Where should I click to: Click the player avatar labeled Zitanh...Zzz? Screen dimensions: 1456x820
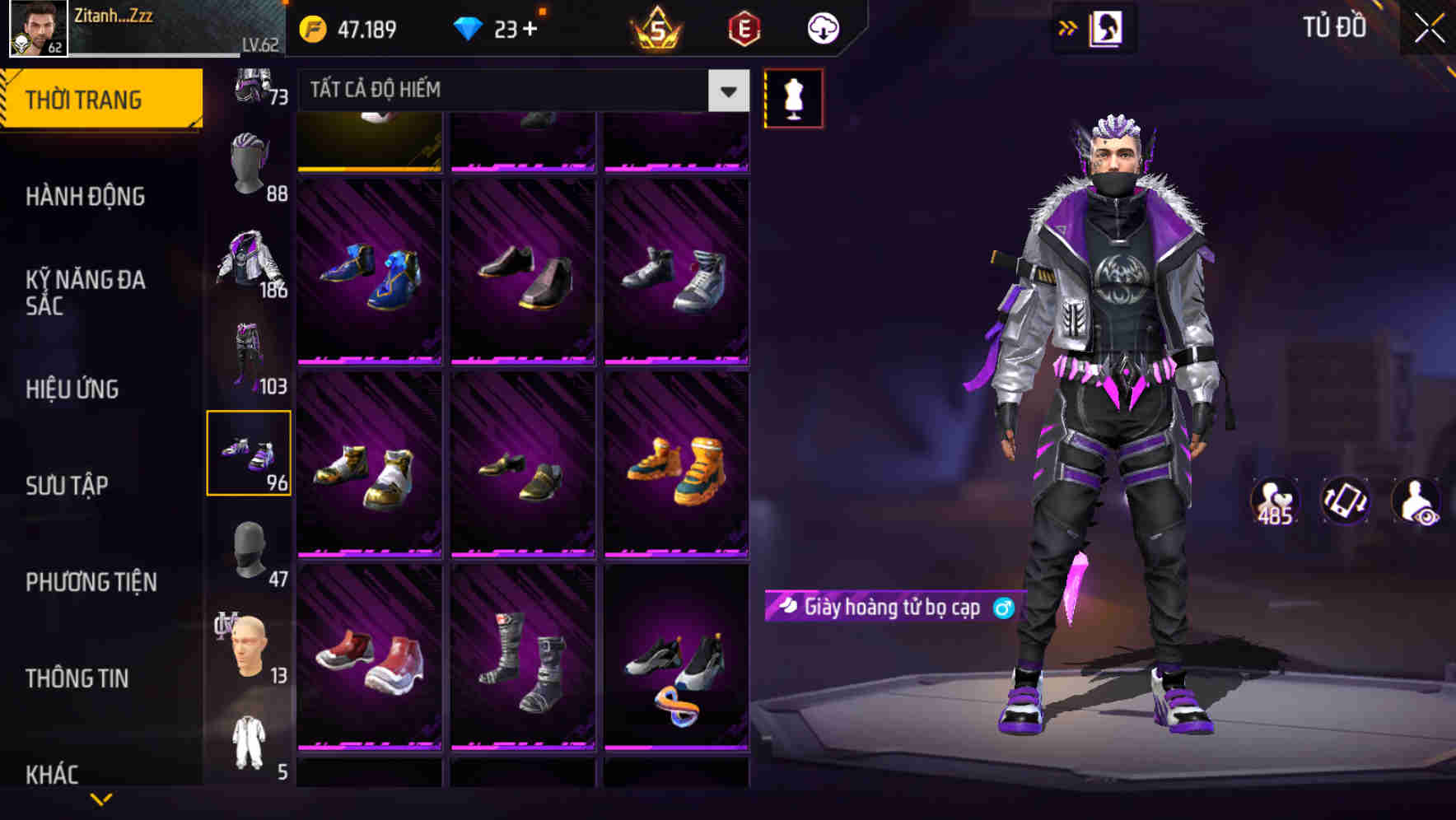coord(36,28)
